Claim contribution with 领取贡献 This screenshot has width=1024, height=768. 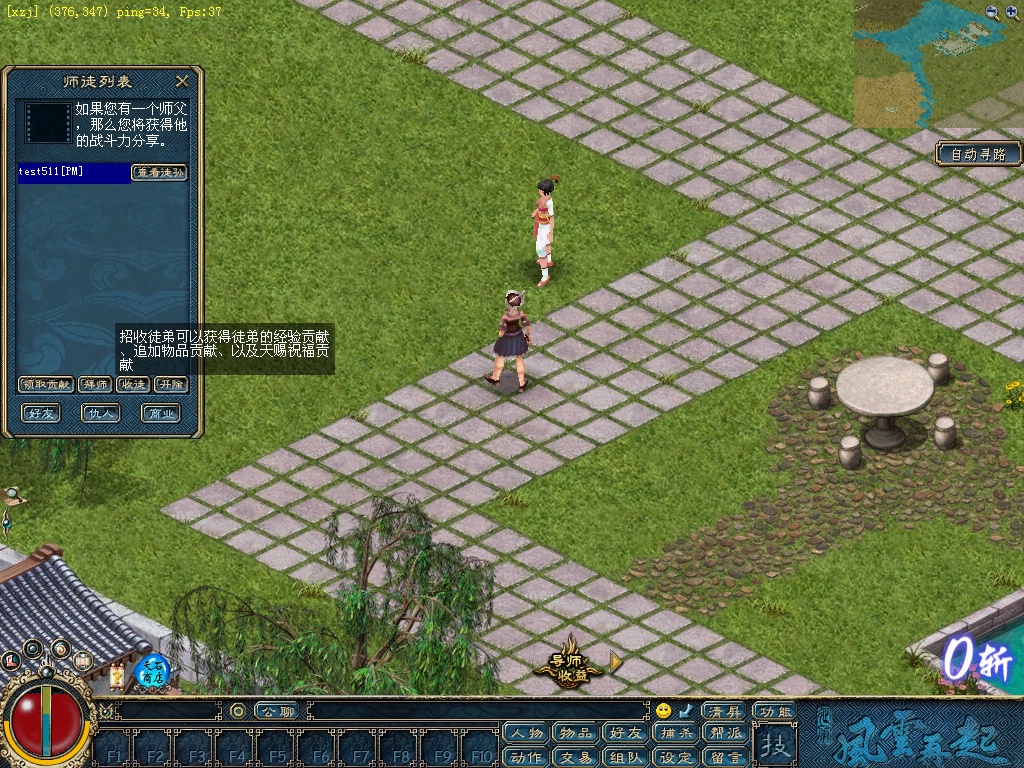tap(46, 384)
